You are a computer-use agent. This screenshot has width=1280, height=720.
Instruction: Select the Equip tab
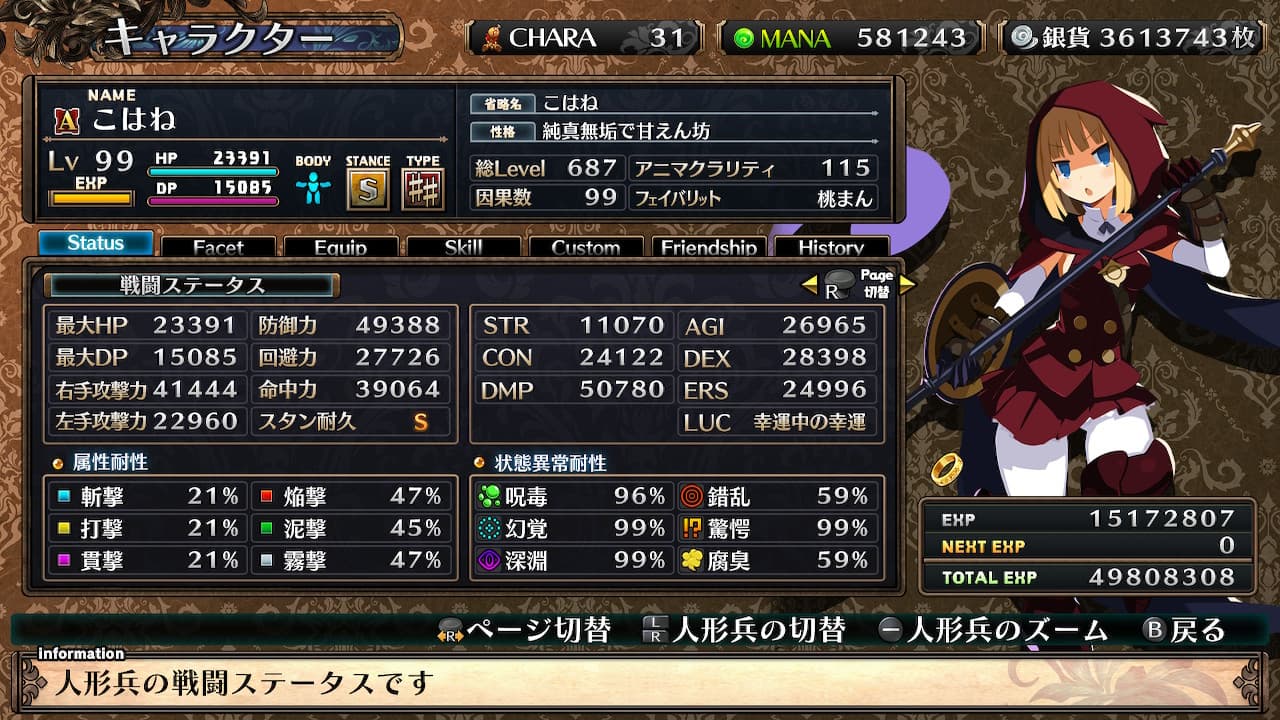(340, 247)
